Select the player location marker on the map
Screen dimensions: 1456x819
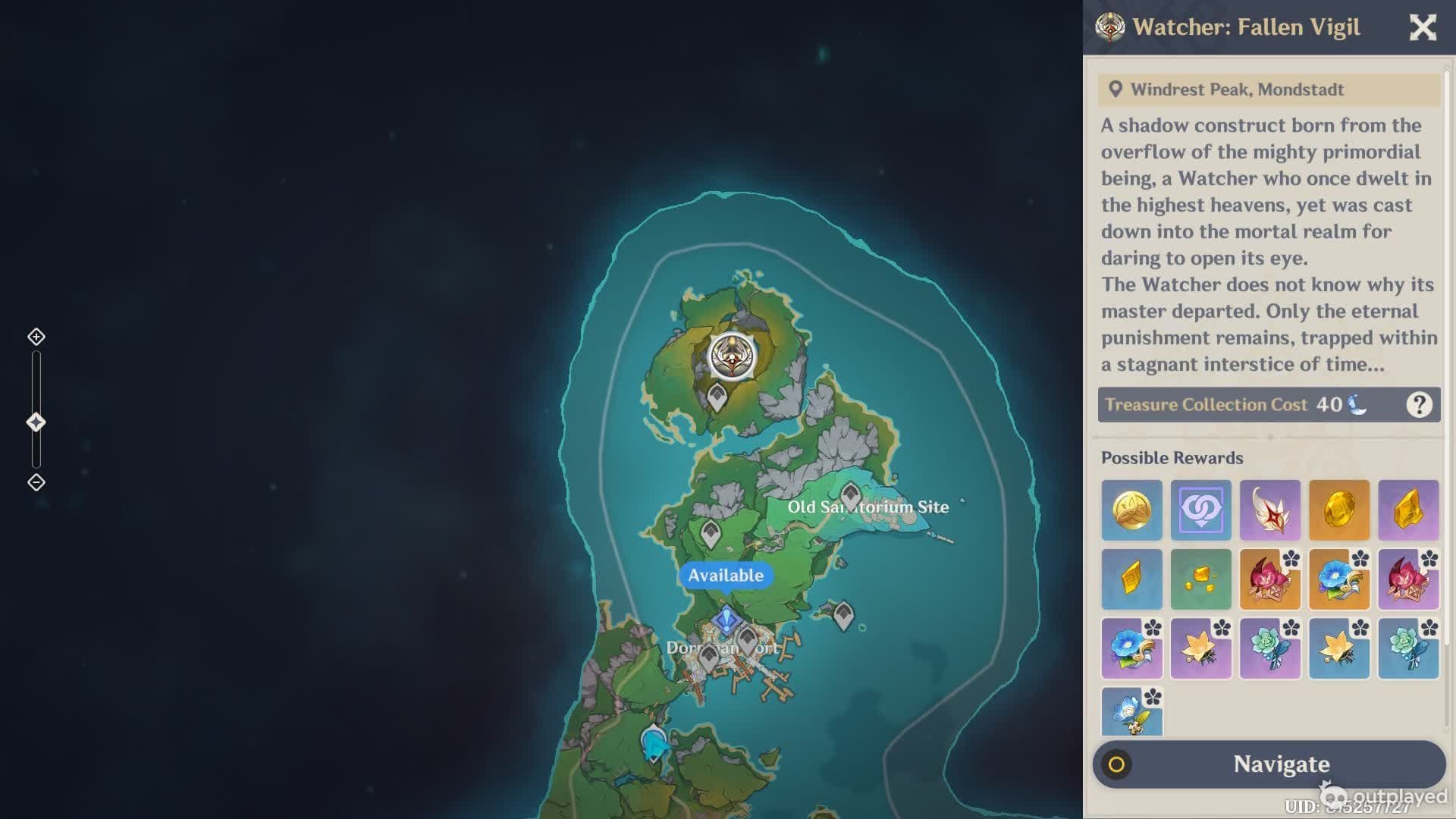click(654, 744)
